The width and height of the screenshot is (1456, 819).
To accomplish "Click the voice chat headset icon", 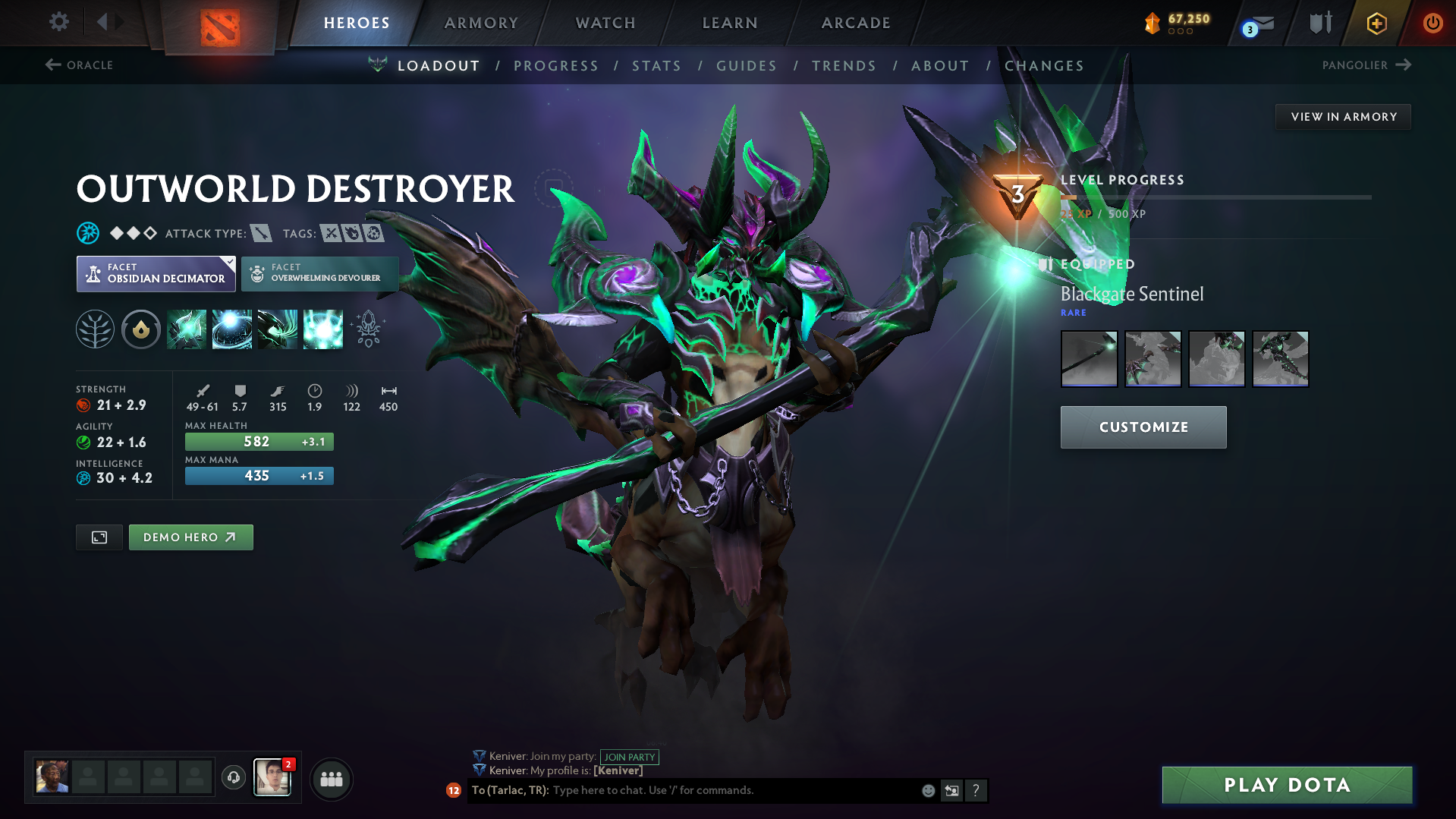I will (x=233, y=778).
